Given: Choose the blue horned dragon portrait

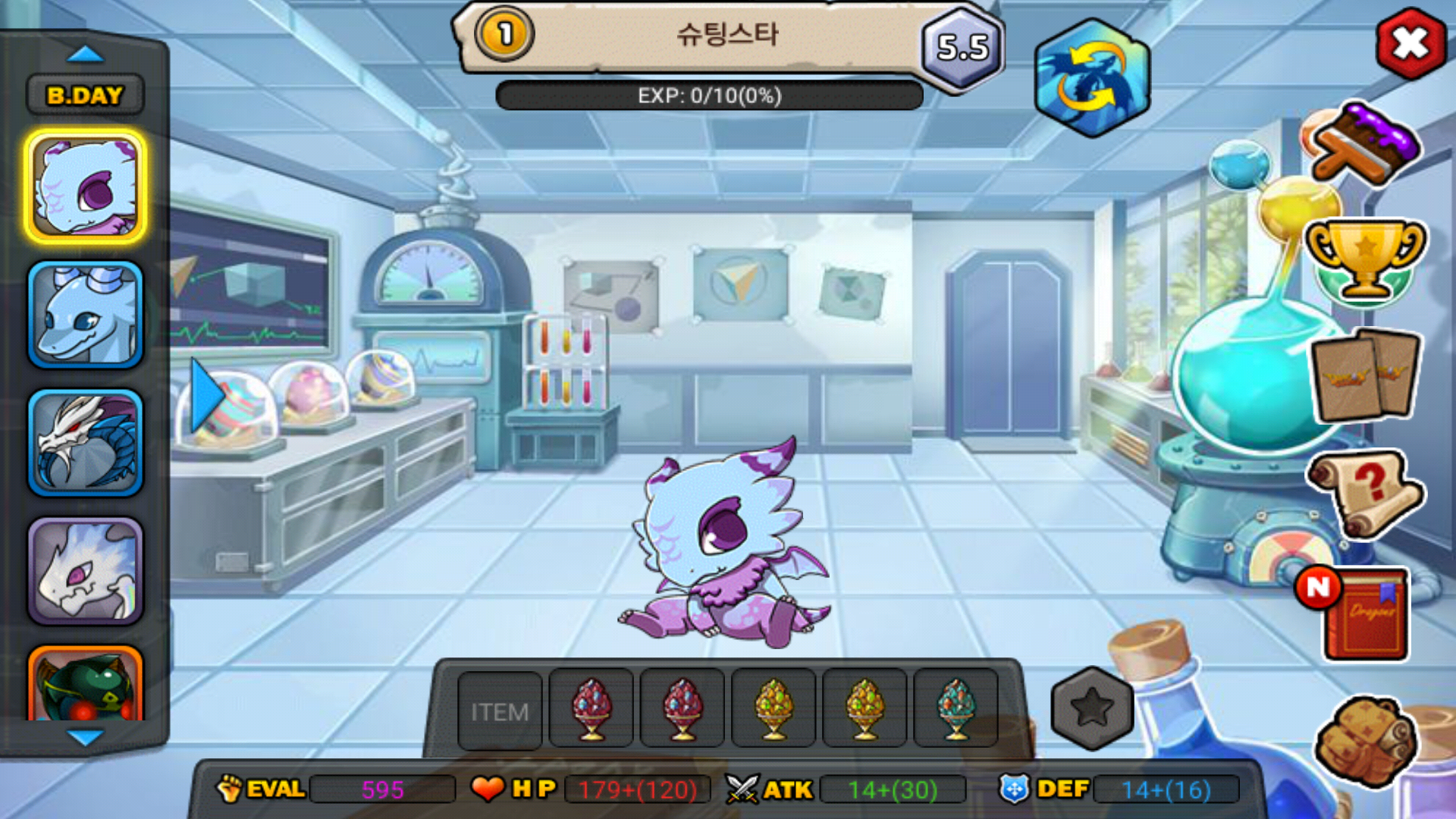Looking at the screenshot, I should coord(86,315).
